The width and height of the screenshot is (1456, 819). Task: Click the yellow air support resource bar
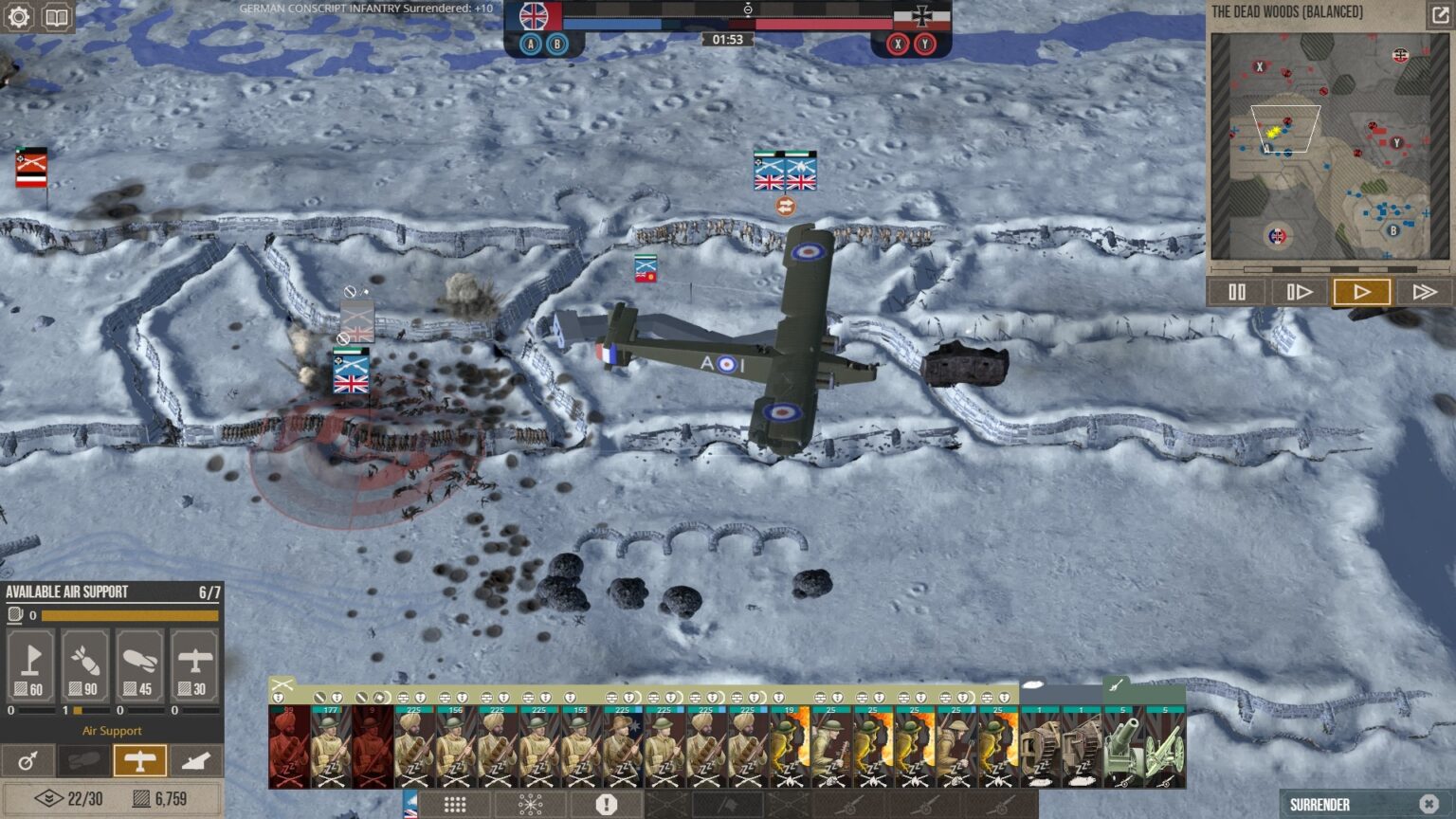tap(133, 615)
